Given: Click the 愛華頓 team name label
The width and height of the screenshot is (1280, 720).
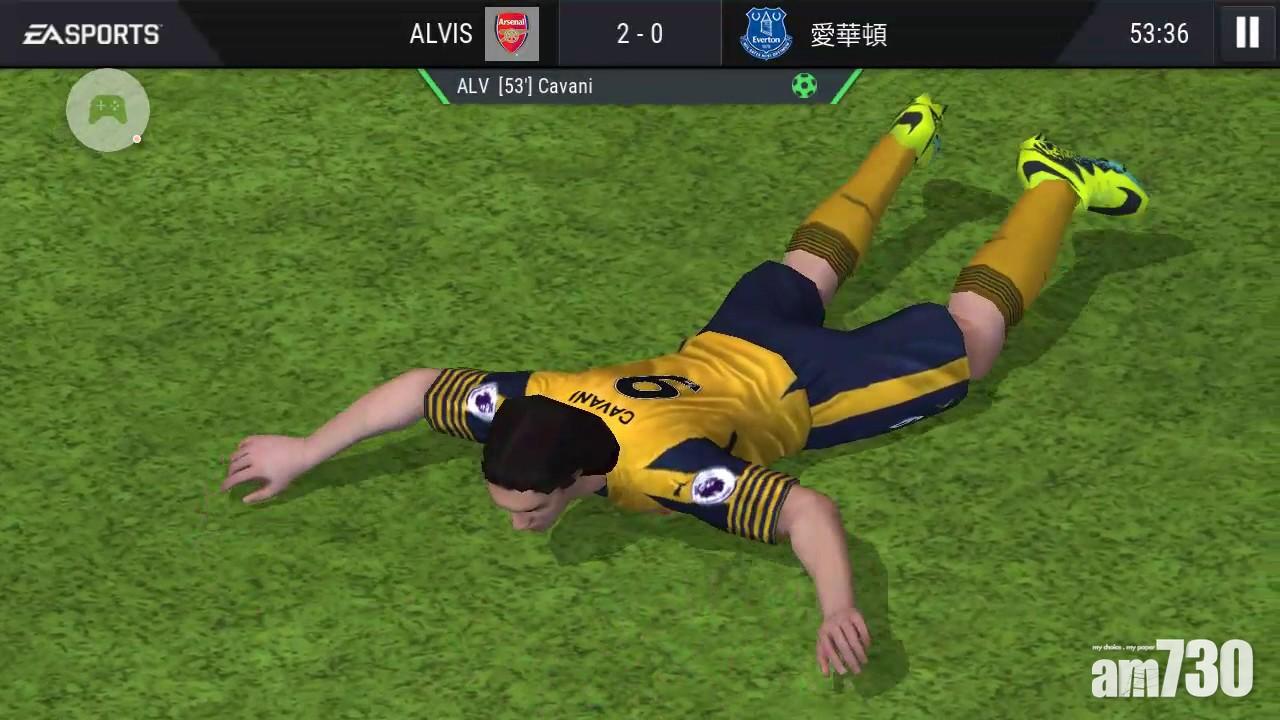Looking at the screenshot, I should point(849,33).
